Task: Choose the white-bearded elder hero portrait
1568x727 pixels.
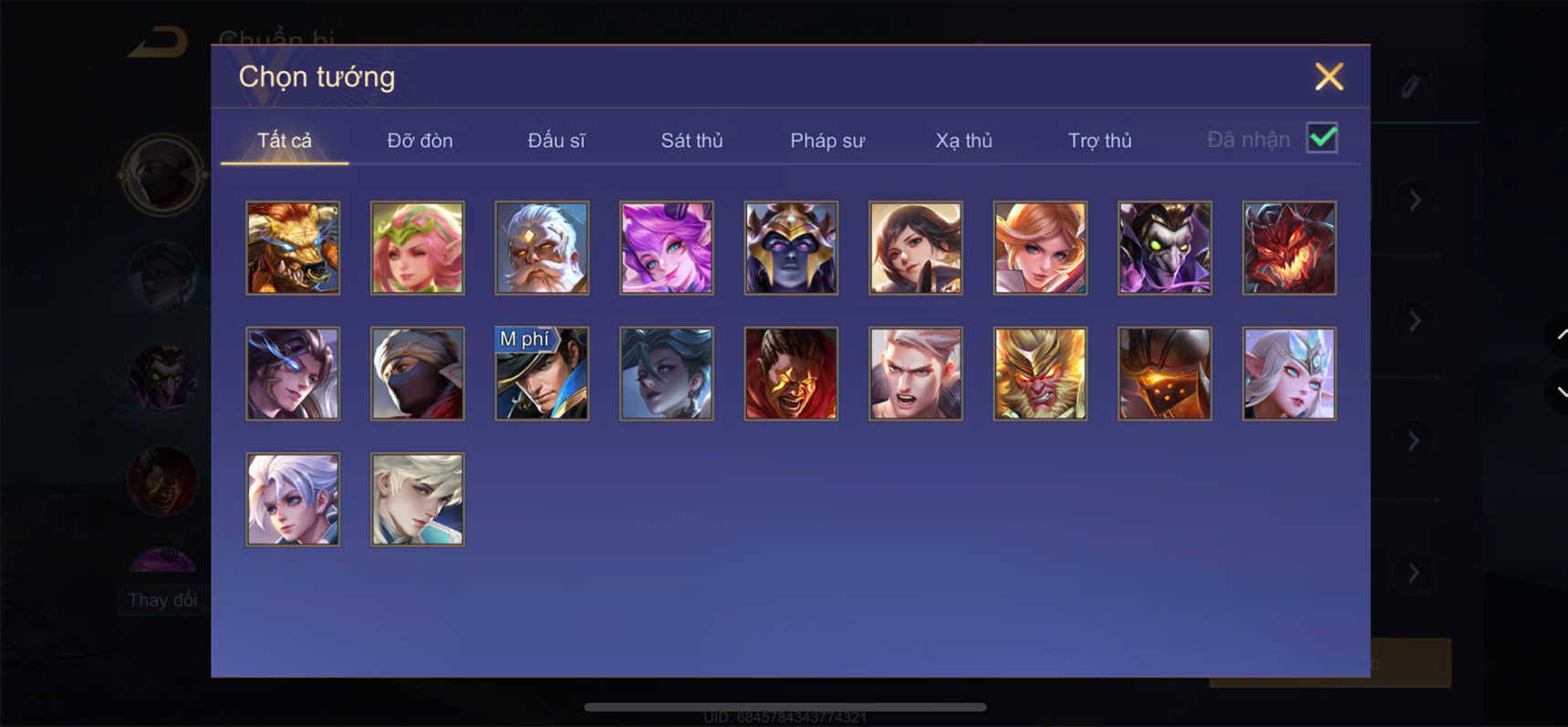Action: coord(541,247)
